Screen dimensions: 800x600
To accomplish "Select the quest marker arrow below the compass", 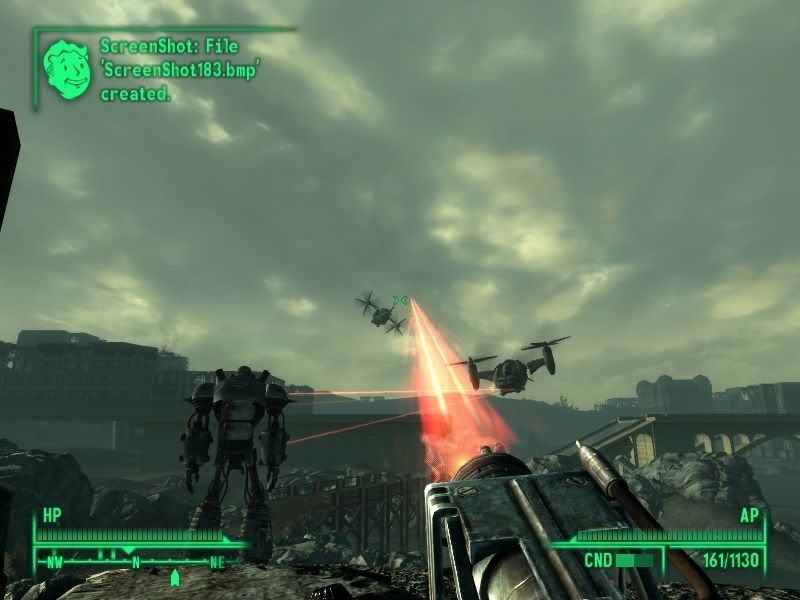I will [175, 577].
